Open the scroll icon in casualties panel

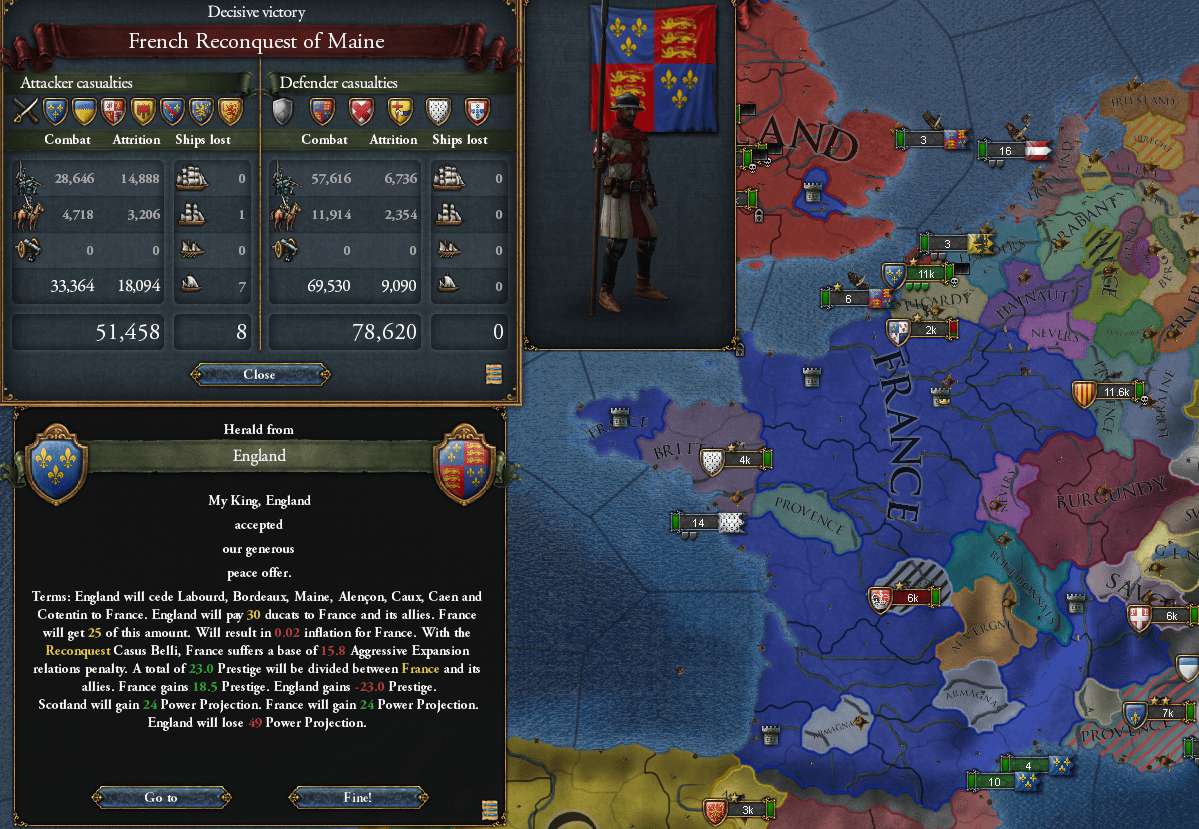point(493,374)
